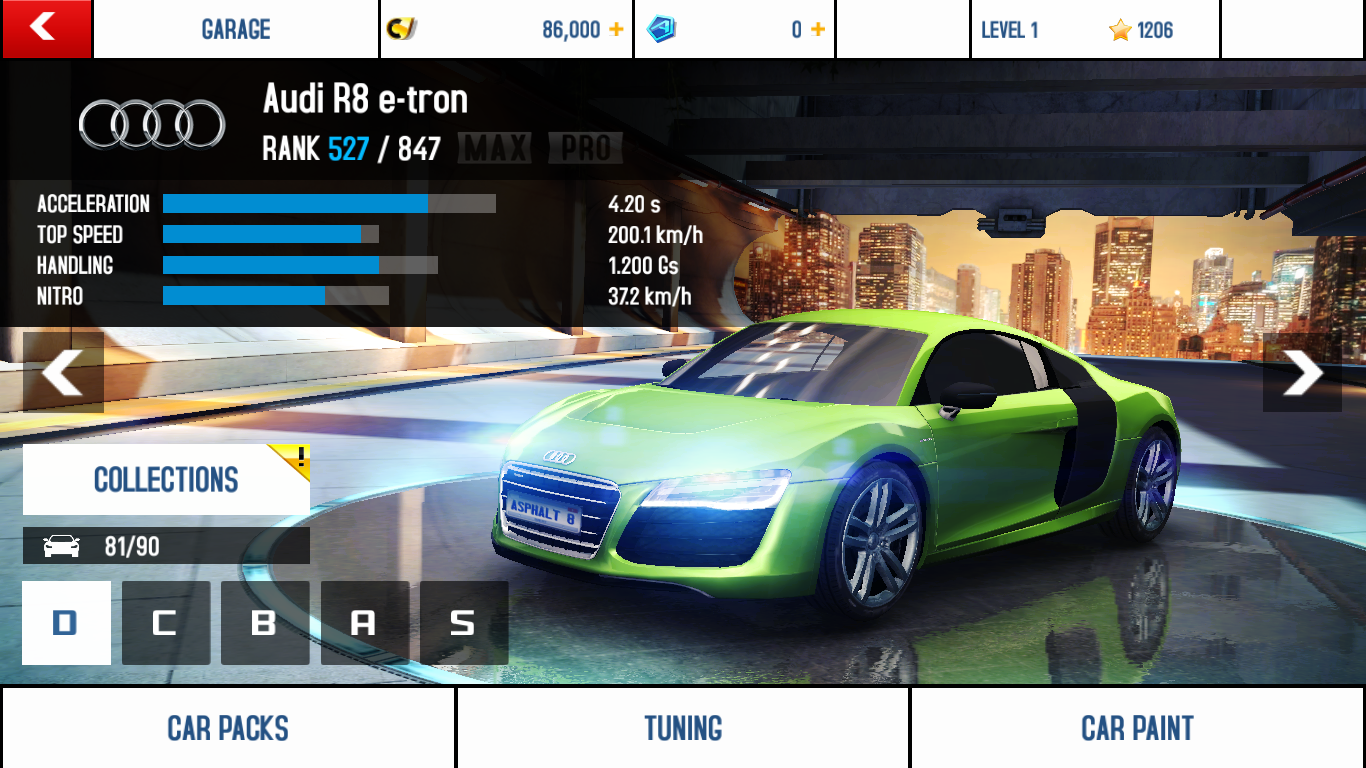Show the previous car with left arrow
Screen dimensions: 1366x768
click(x=63, y=372)
